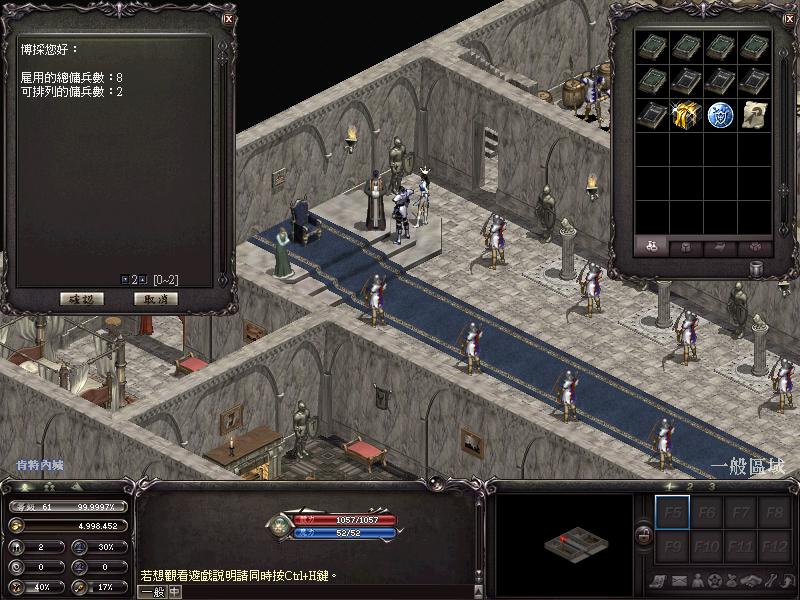Viewport: 800px width, 600px height.
Task: Open the mail envelope icon
Action: (x=678, y=581)
